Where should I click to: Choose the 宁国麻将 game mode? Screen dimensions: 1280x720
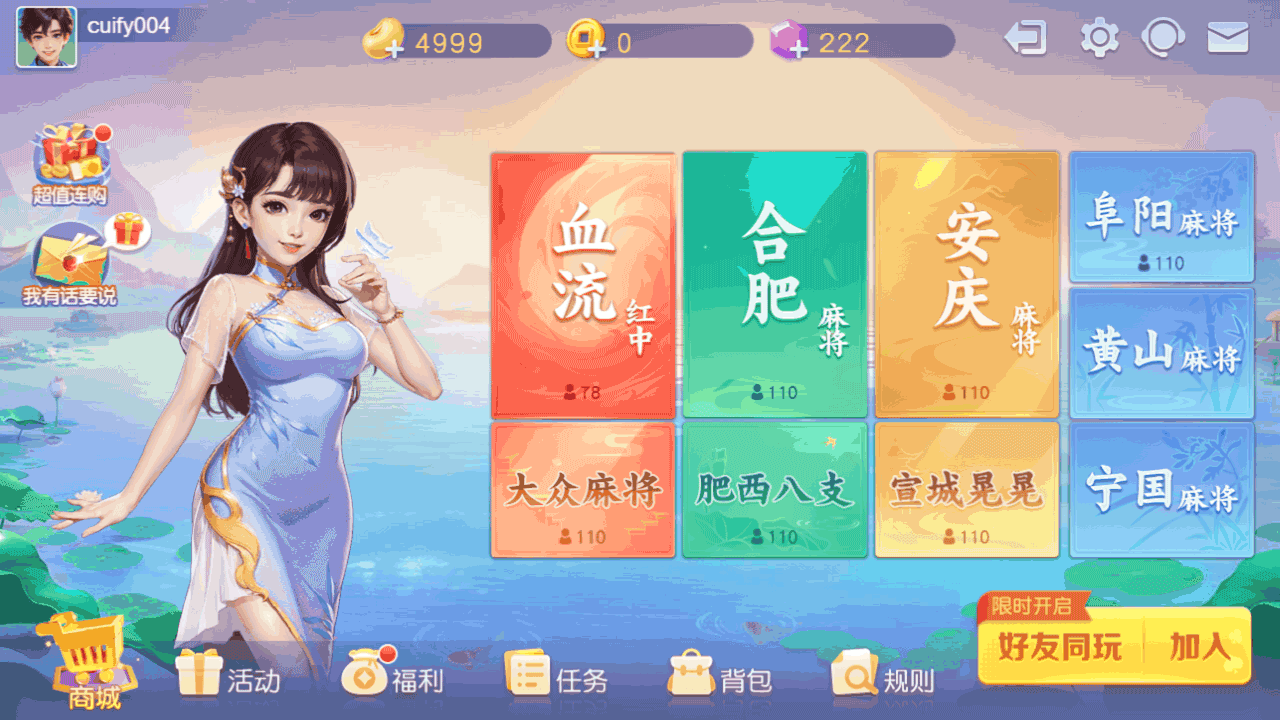(1160, 488)
